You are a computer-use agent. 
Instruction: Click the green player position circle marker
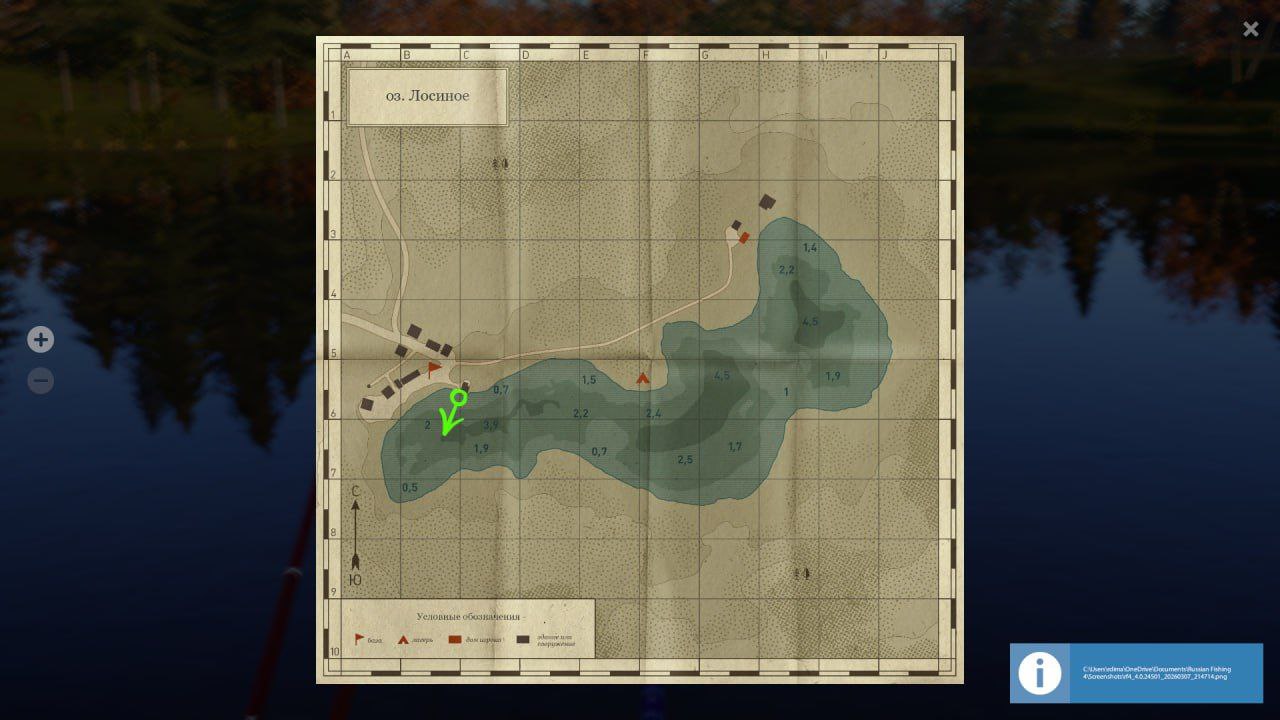point(459,397)
